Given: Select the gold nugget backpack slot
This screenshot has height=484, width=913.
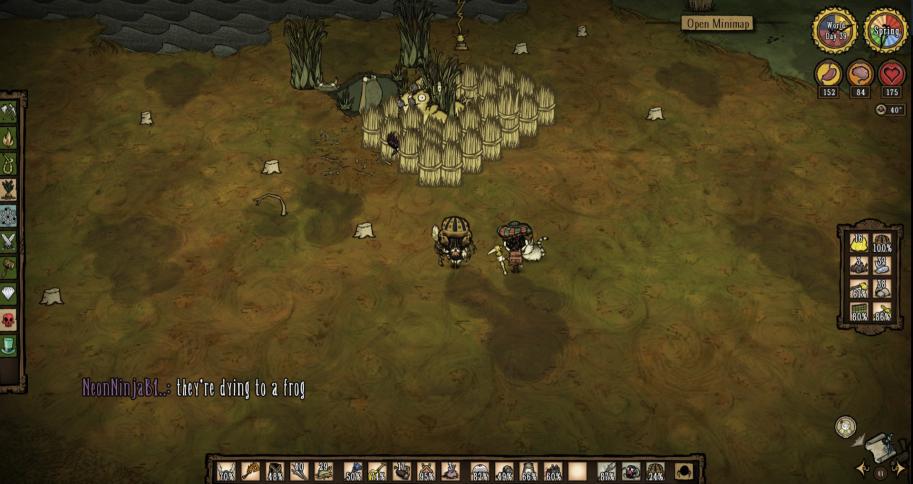Looking at the screenshot, I should pos(858,242).
